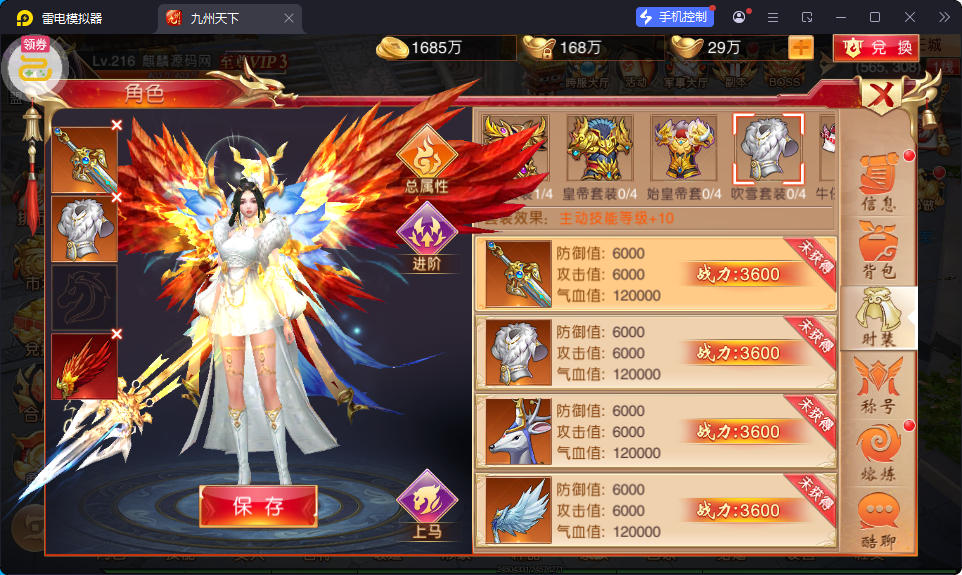The image size is (962, 575).
Task: Click the 兑换 exchange button
Action: point(877,47)
